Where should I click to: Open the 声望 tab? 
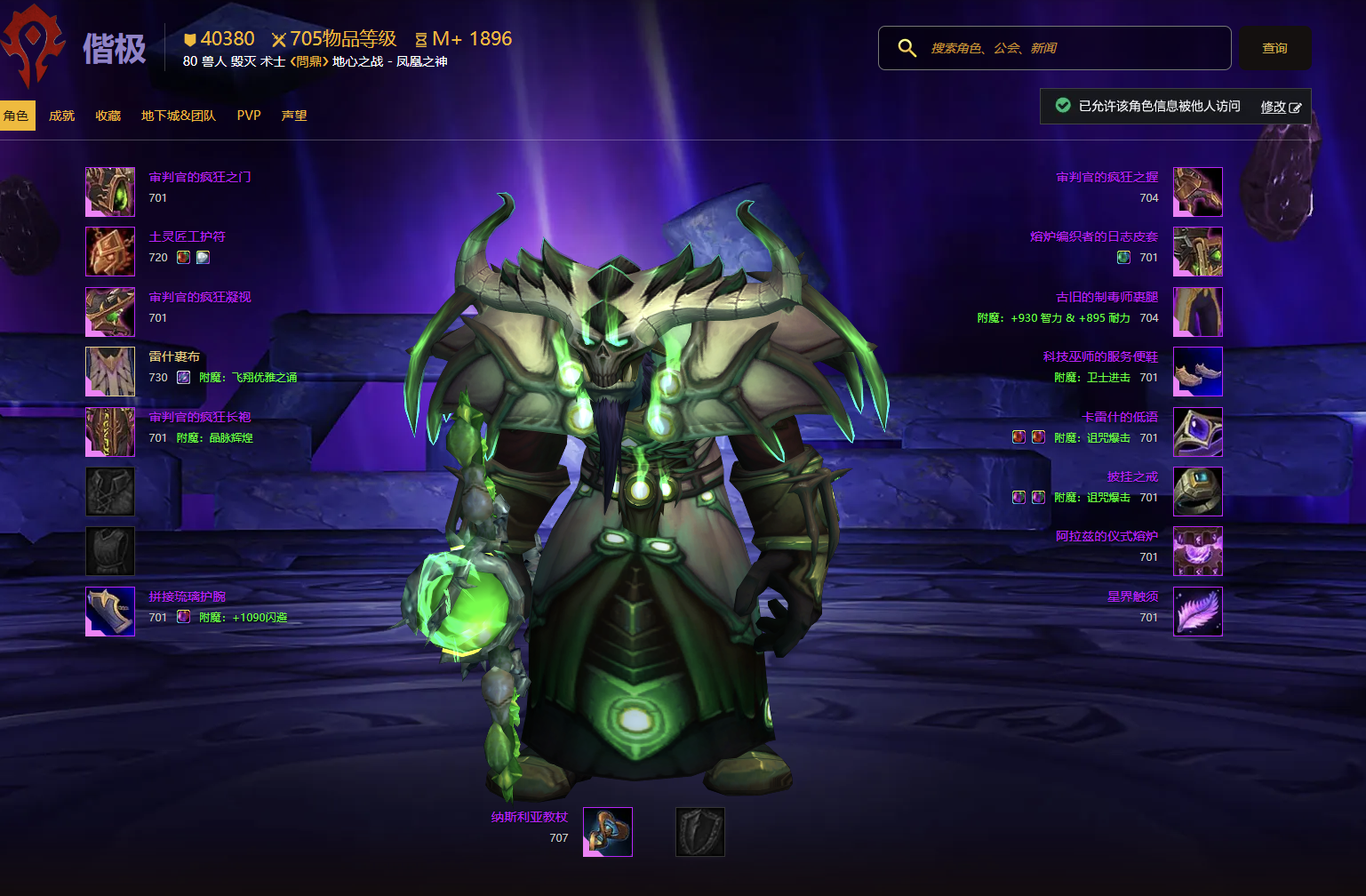pos(294,116)
